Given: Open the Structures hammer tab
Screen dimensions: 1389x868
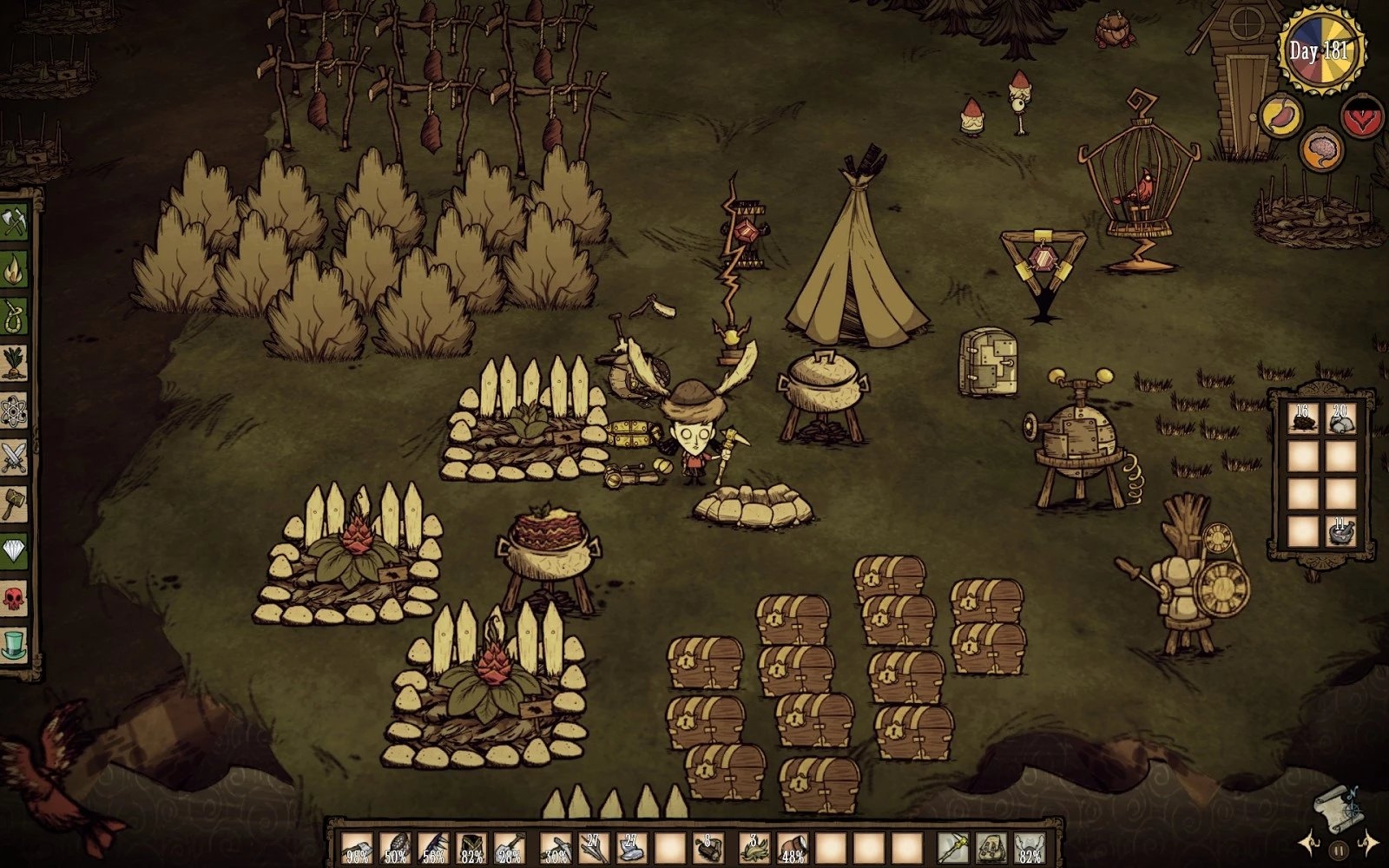Looking at the screenshot, I should pos(15,503).
